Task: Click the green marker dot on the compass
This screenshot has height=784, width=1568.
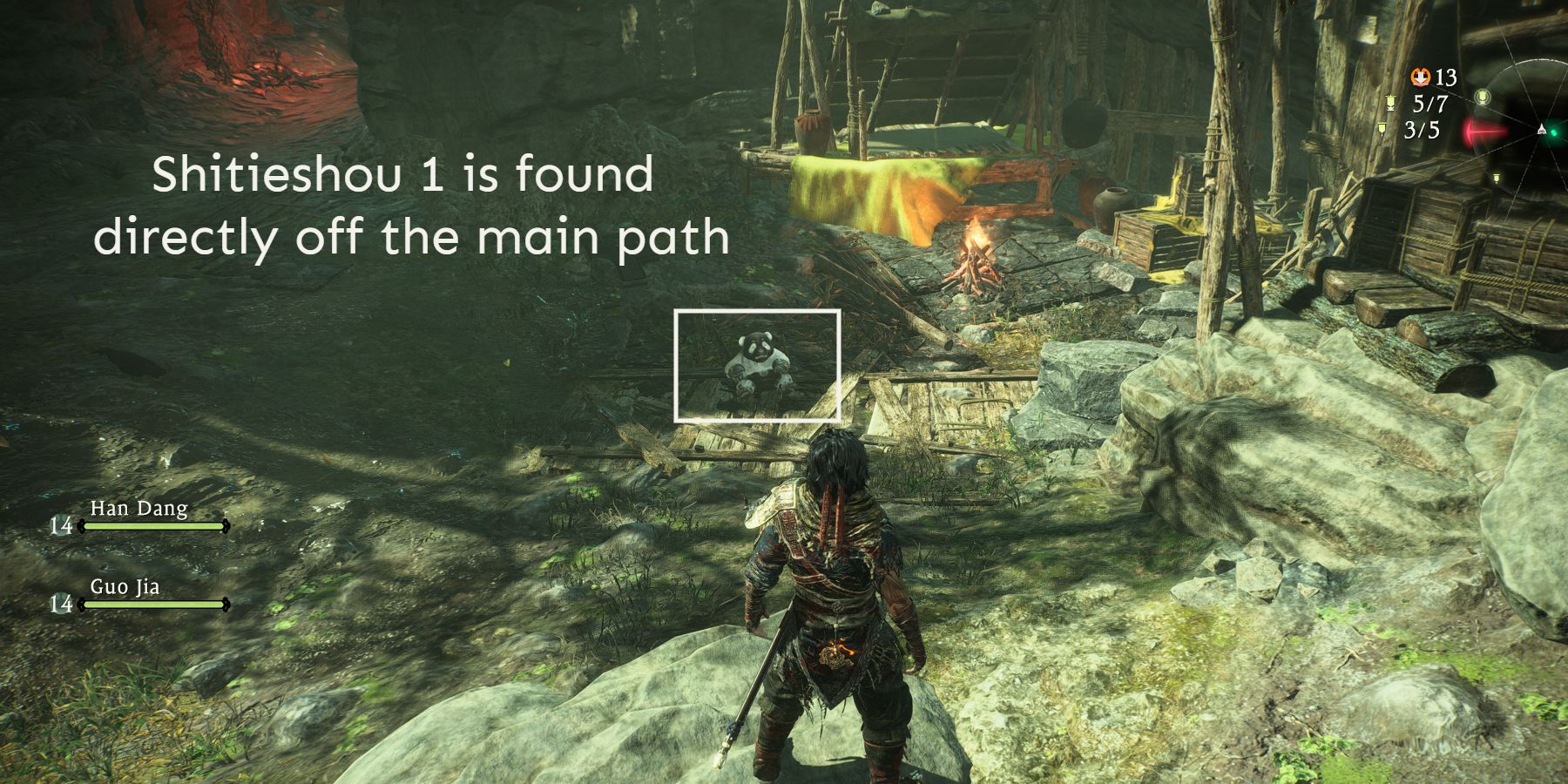Action: (x=1554, y=132)
